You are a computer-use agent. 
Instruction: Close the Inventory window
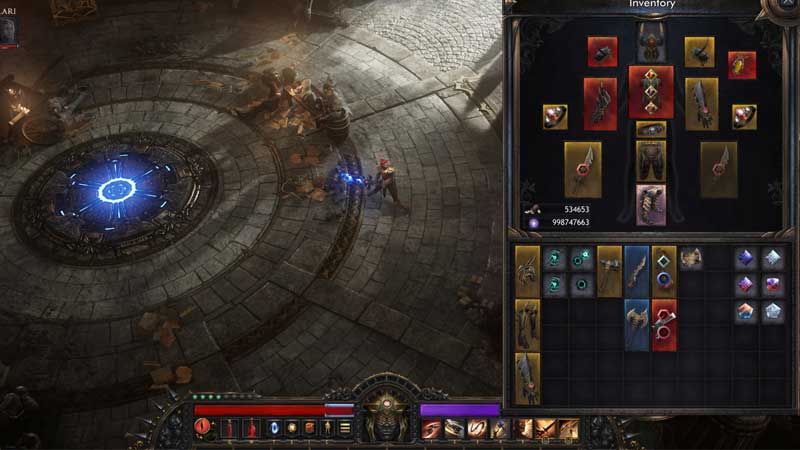click(786, 5)
